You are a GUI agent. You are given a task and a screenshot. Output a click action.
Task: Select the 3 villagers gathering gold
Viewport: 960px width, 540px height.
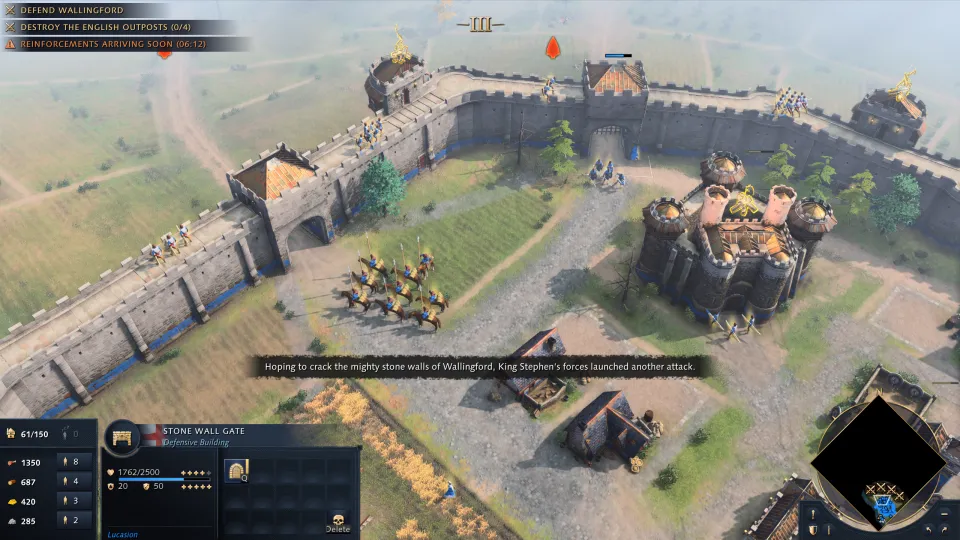click(x=74, y=500)
